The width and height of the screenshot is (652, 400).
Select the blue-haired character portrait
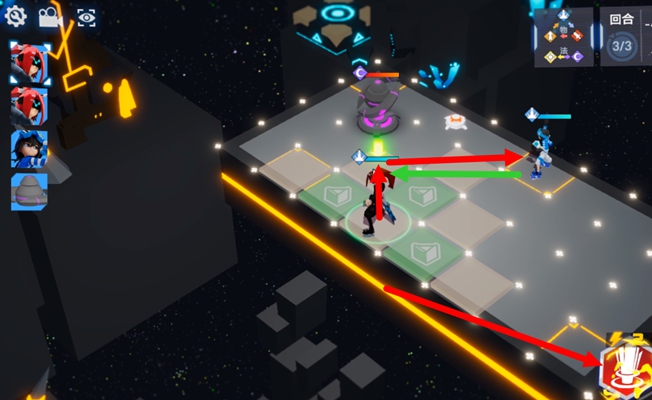tap(28, 149)
